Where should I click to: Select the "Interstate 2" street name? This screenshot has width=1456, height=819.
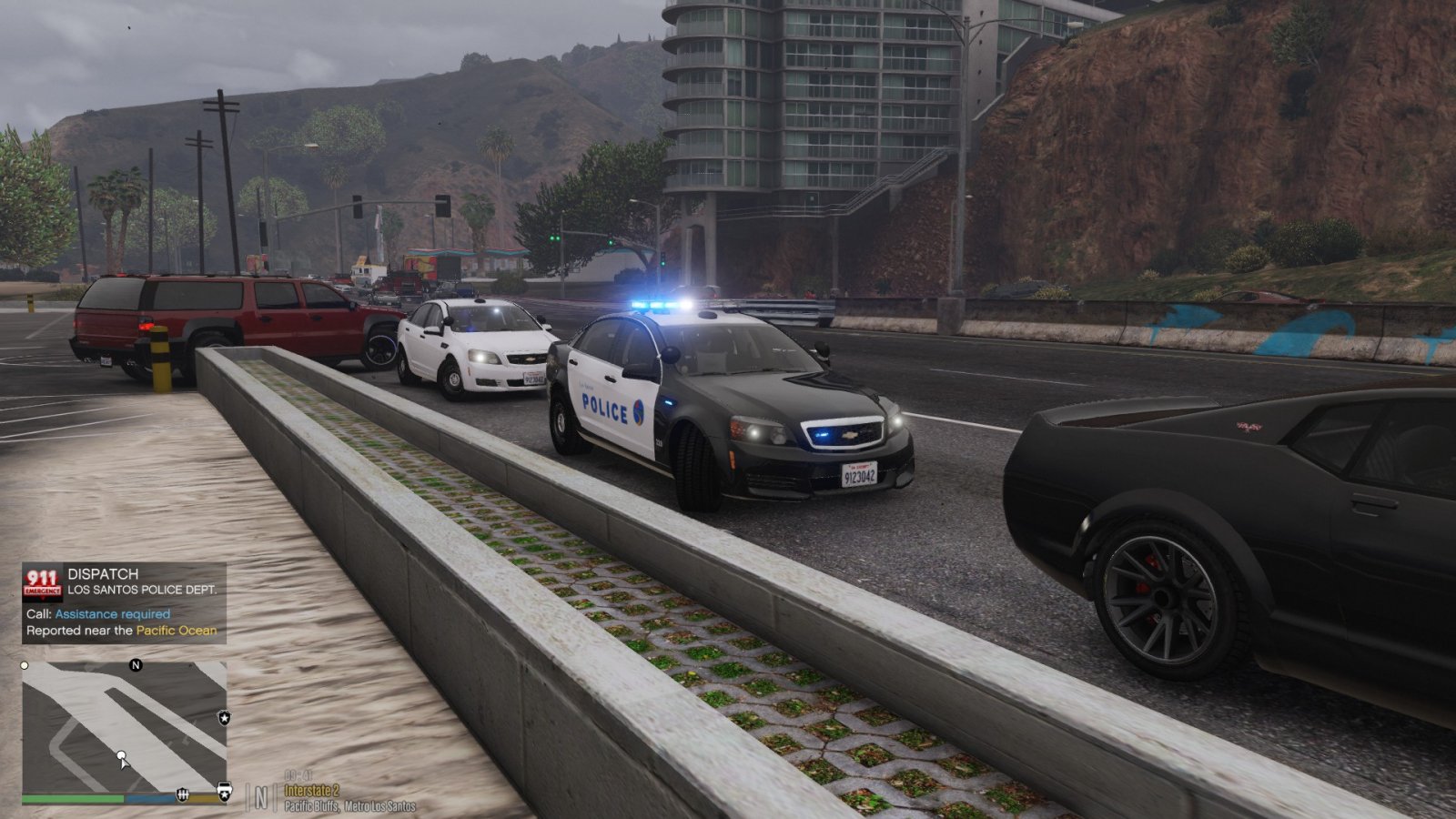(312, 791)
